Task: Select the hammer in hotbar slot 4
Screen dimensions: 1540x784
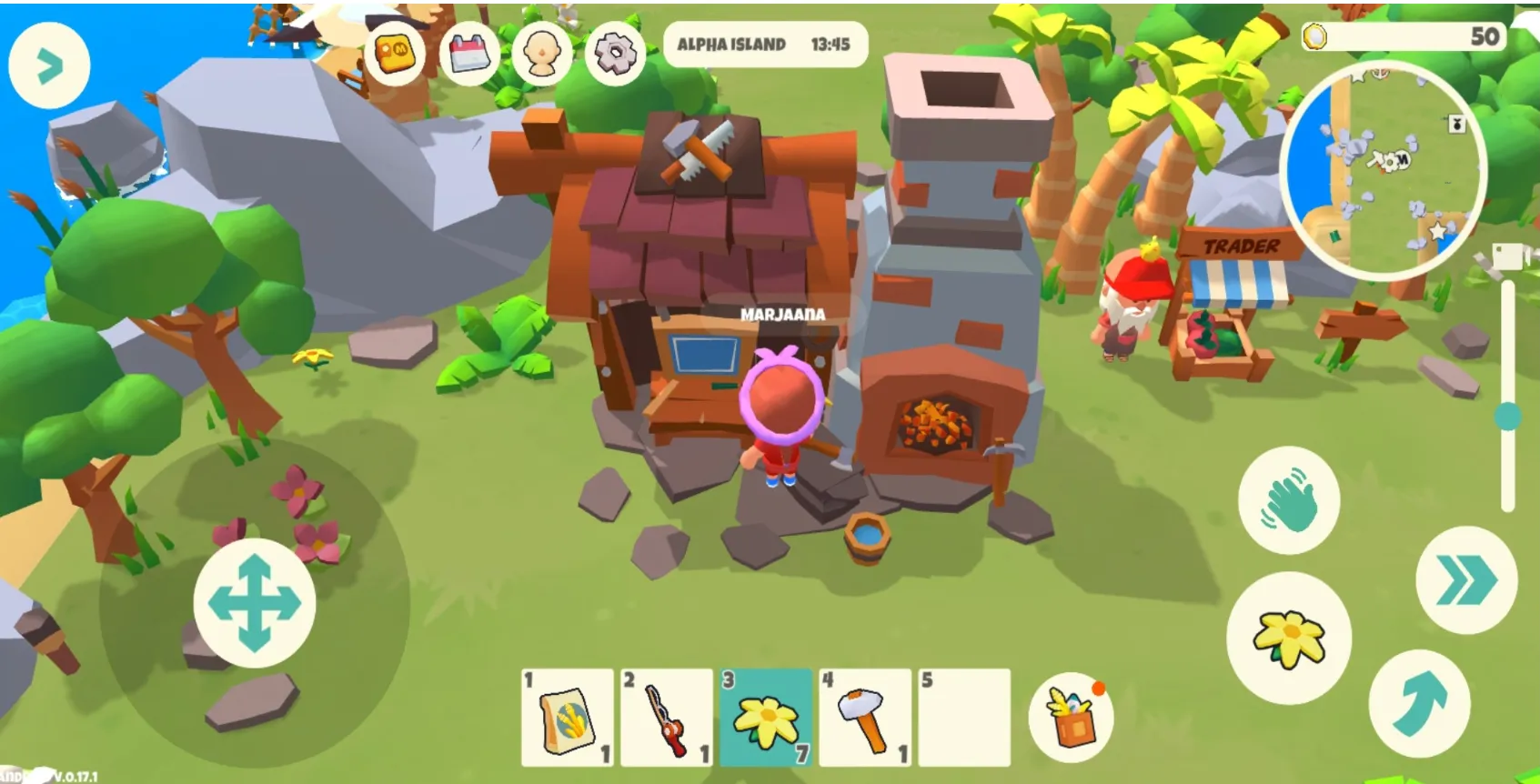Action: (862, 718)
